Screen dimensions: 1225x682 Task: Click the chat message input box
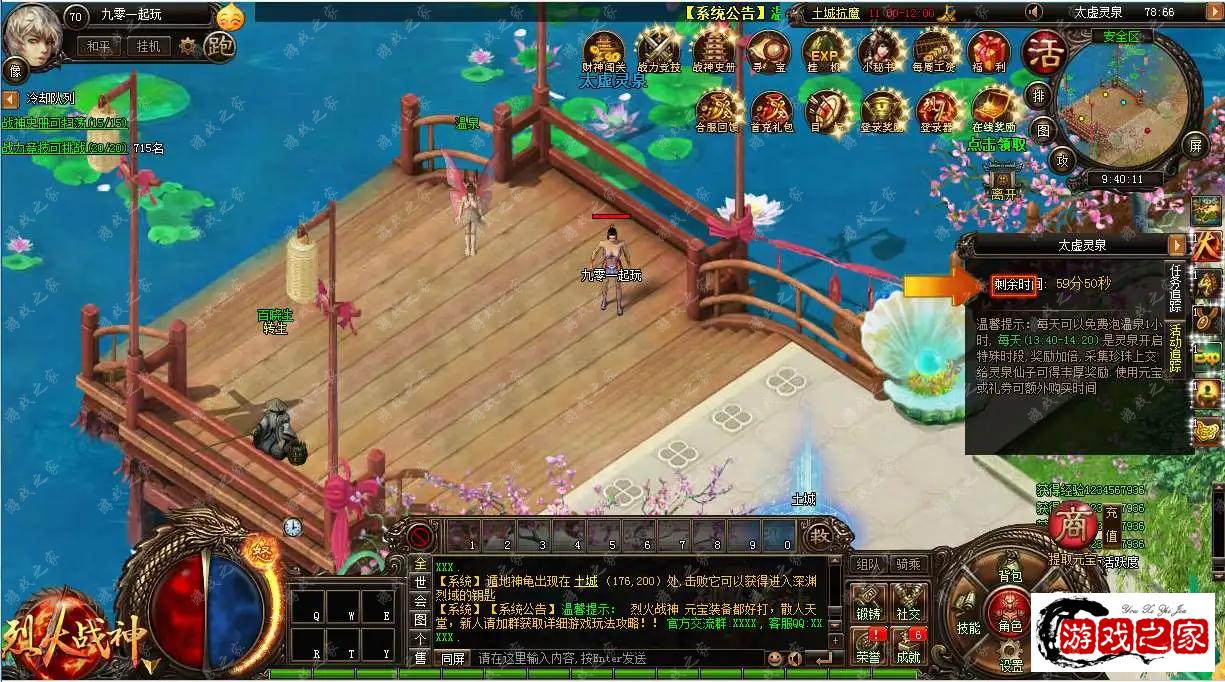pos(615,658)
